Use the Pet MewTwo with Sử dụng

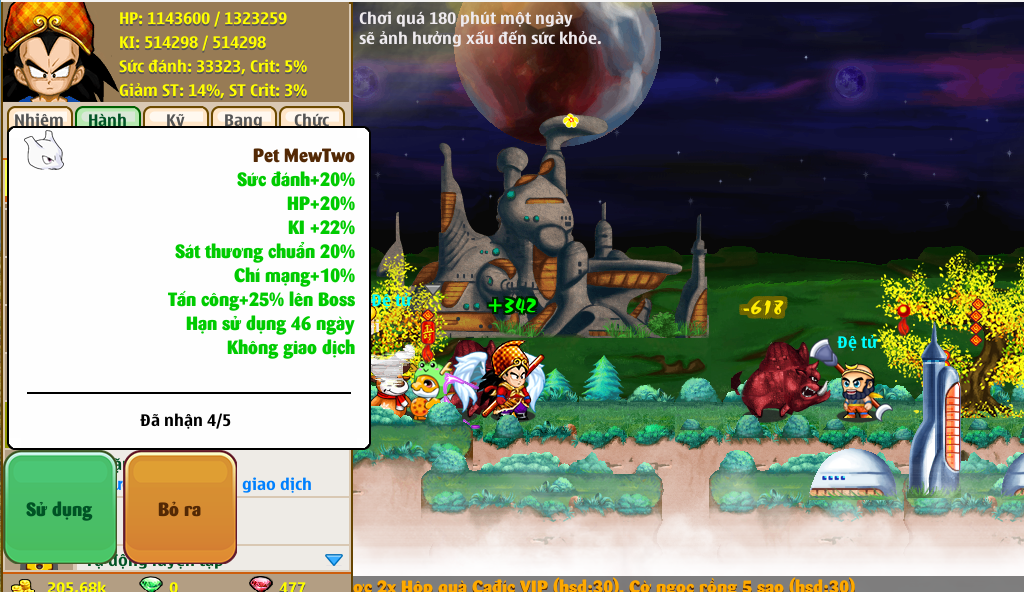coord(60,508)
